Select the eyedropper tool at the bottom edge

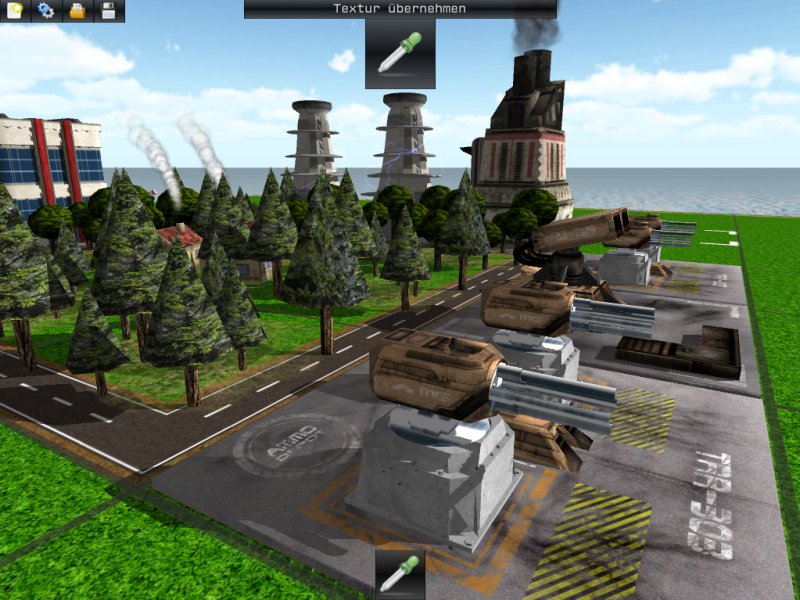[400, 575]
